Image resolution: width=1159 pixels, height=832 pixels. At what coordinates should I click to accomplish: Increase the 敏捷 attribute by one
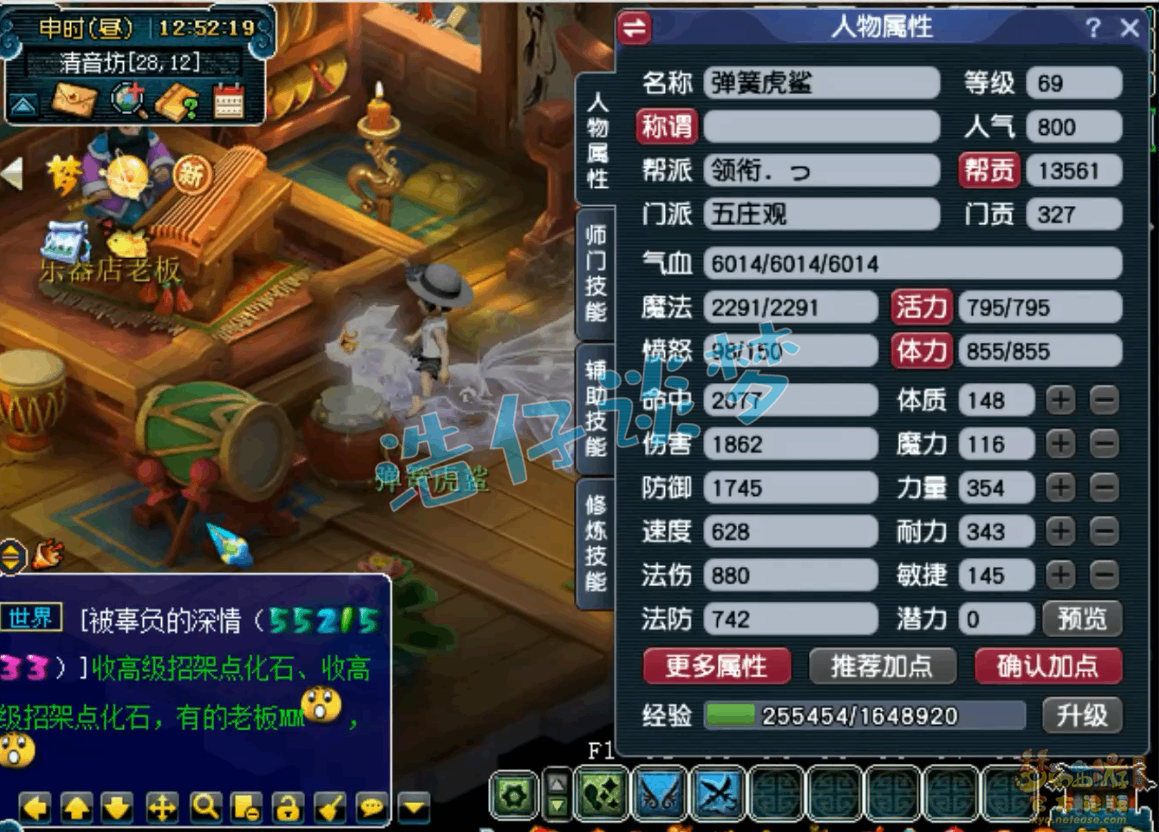pos(1060,575)
